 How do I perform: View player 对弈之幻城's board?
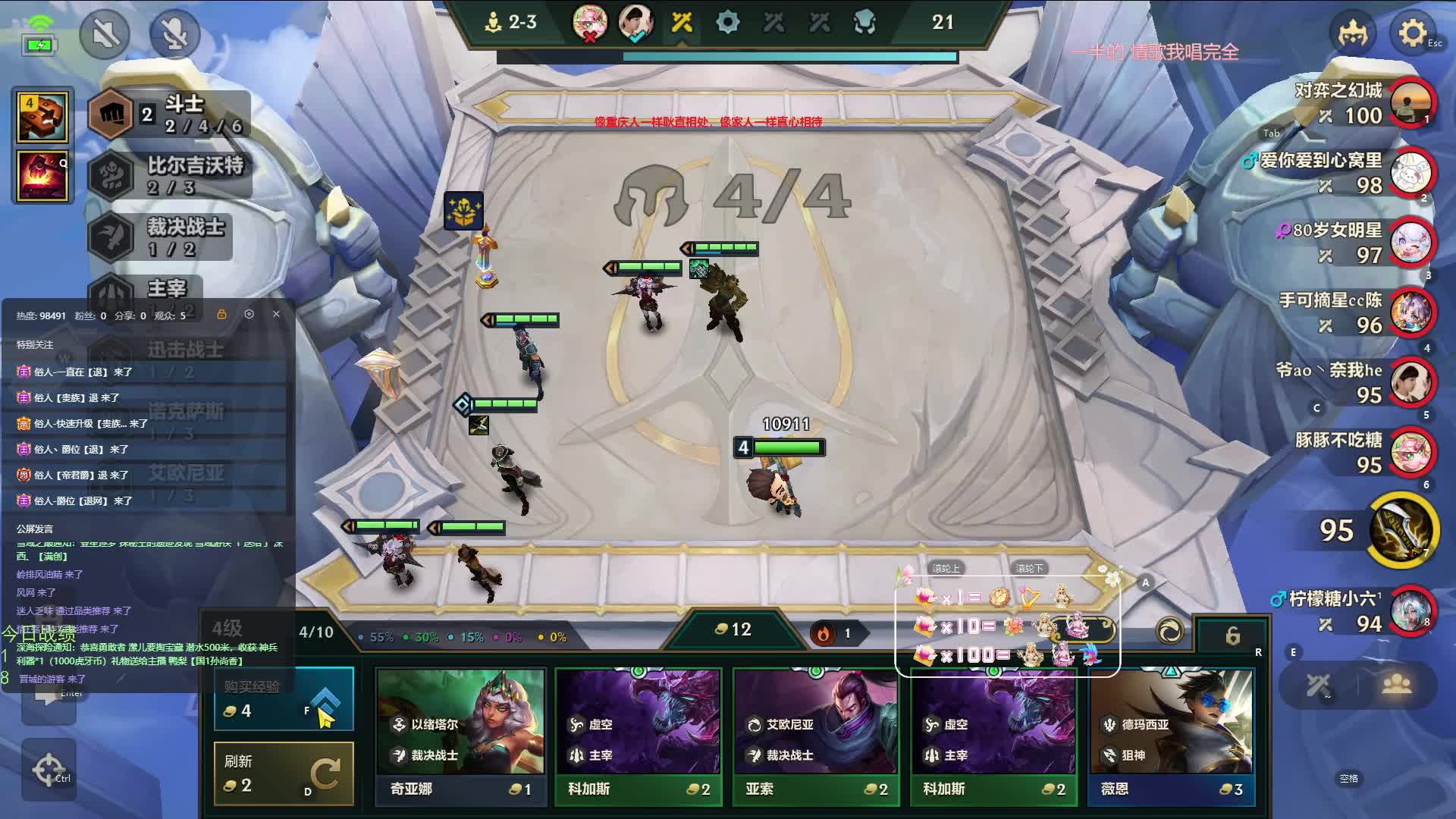pyautogui.click(x=1410, y=102)
